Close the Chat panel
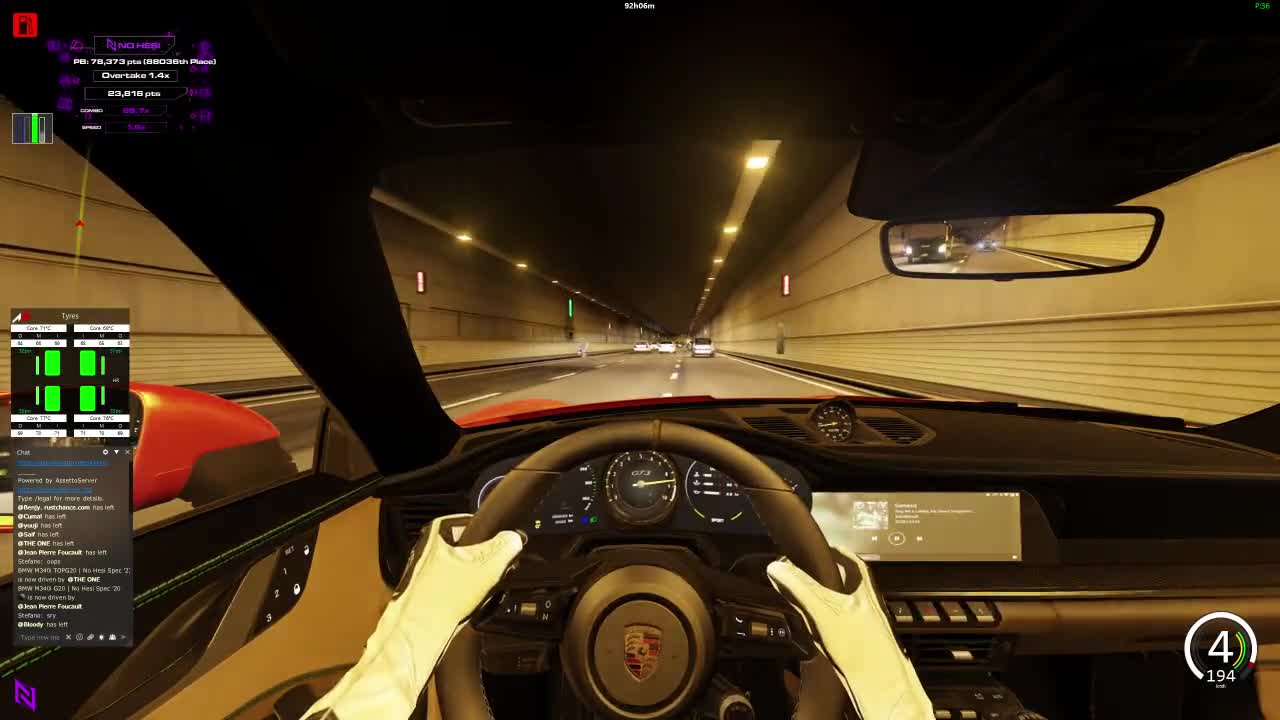1280x720 pixels. coord(127,452)
